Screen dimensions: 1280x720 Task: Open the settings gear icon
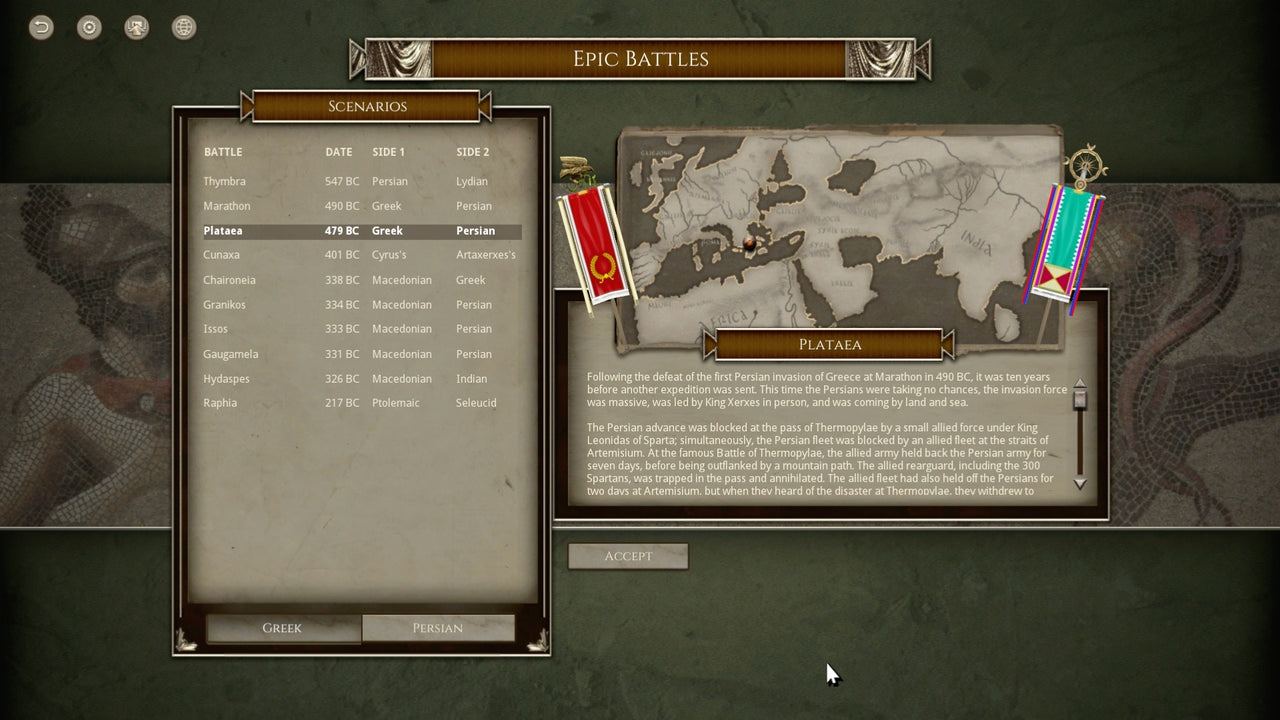88,27
